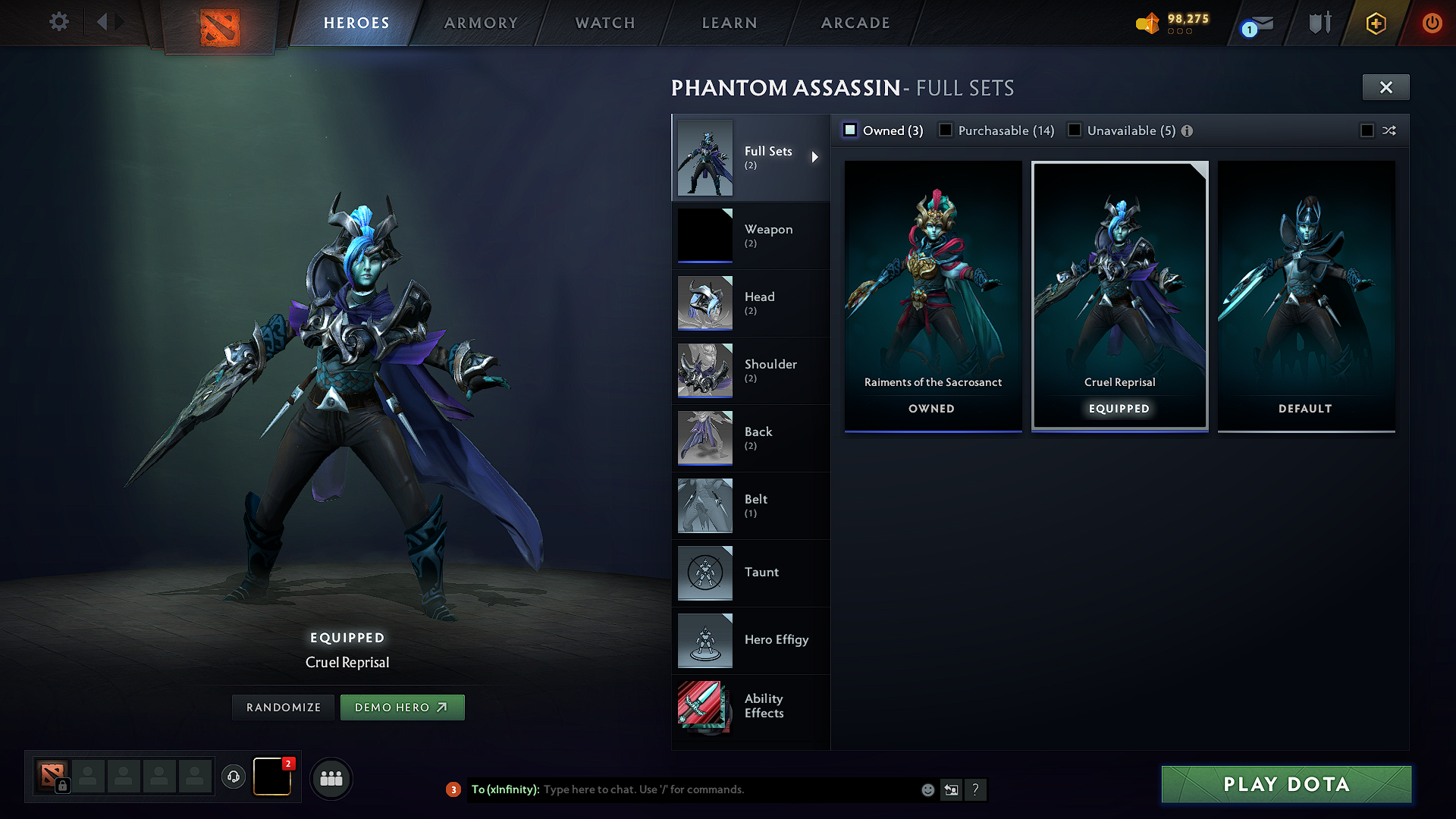Viewport: 1456px width, 819px height.
Task: Open Dota Plus via the plus hexagon icon
Action: 1375,22
